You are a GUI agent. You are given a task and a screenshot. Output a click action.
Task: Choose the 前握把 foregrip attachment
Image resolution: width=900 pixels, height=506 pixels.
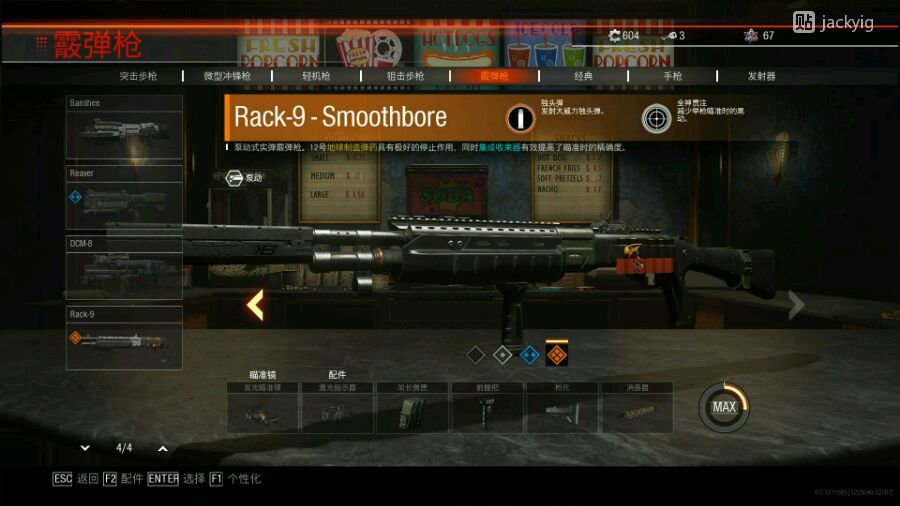[487, 408]
